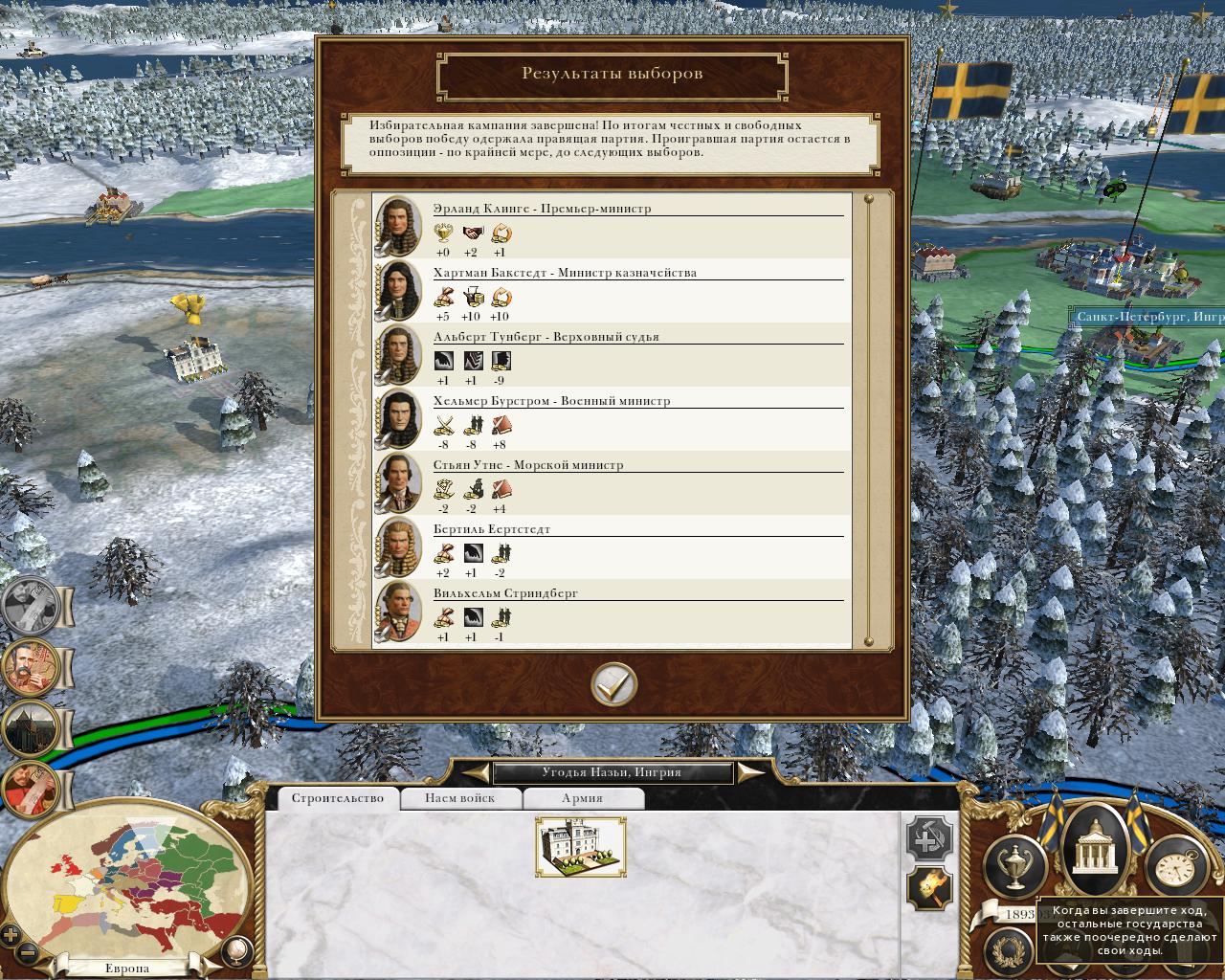Select the white mansion building card
The height and width of the screenshot is (980, 1225).
(581, 847)
